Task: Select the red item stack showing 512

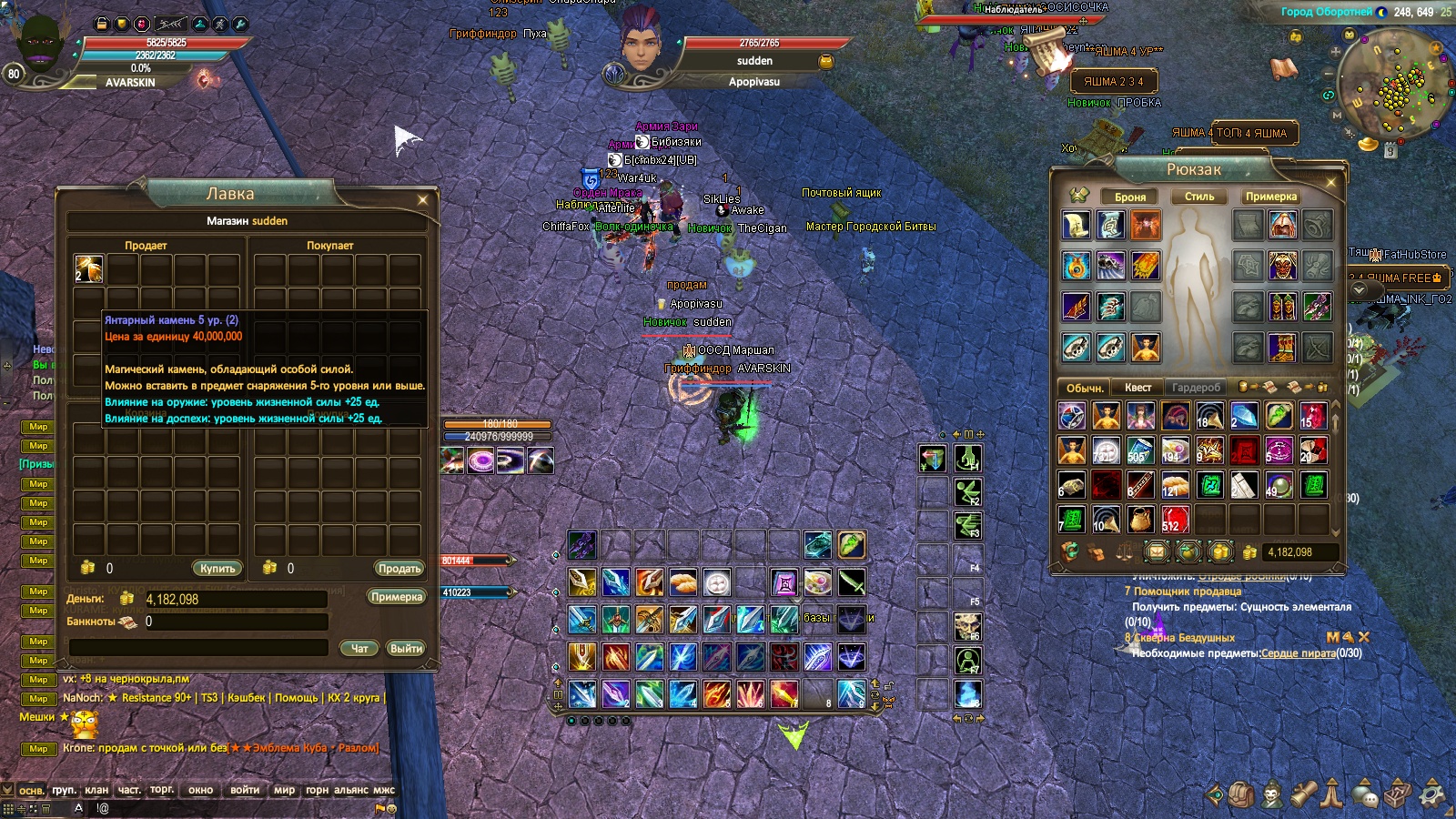Action: tap(1174, 520)
